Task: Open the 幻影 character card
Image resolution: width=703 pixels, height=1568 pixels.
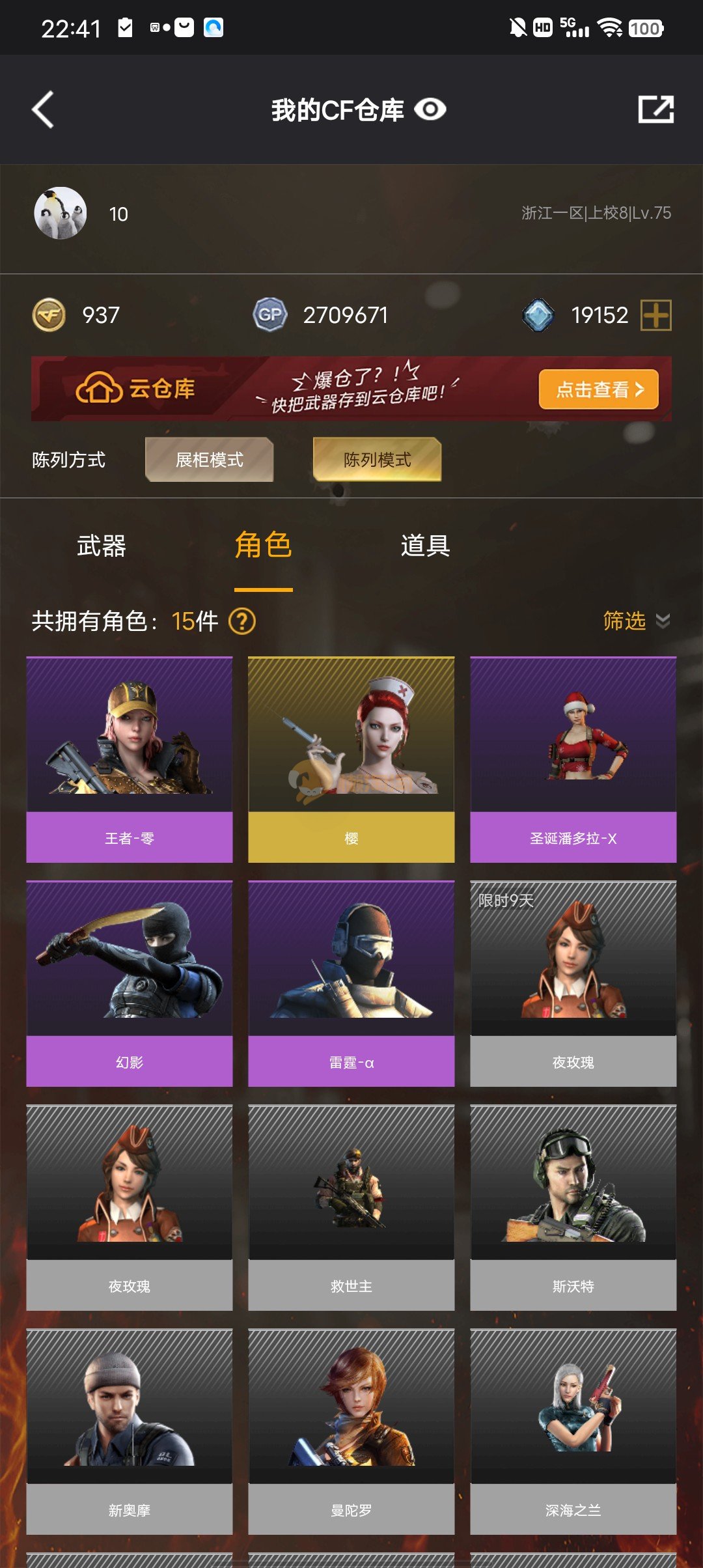Action: [130, 983]
